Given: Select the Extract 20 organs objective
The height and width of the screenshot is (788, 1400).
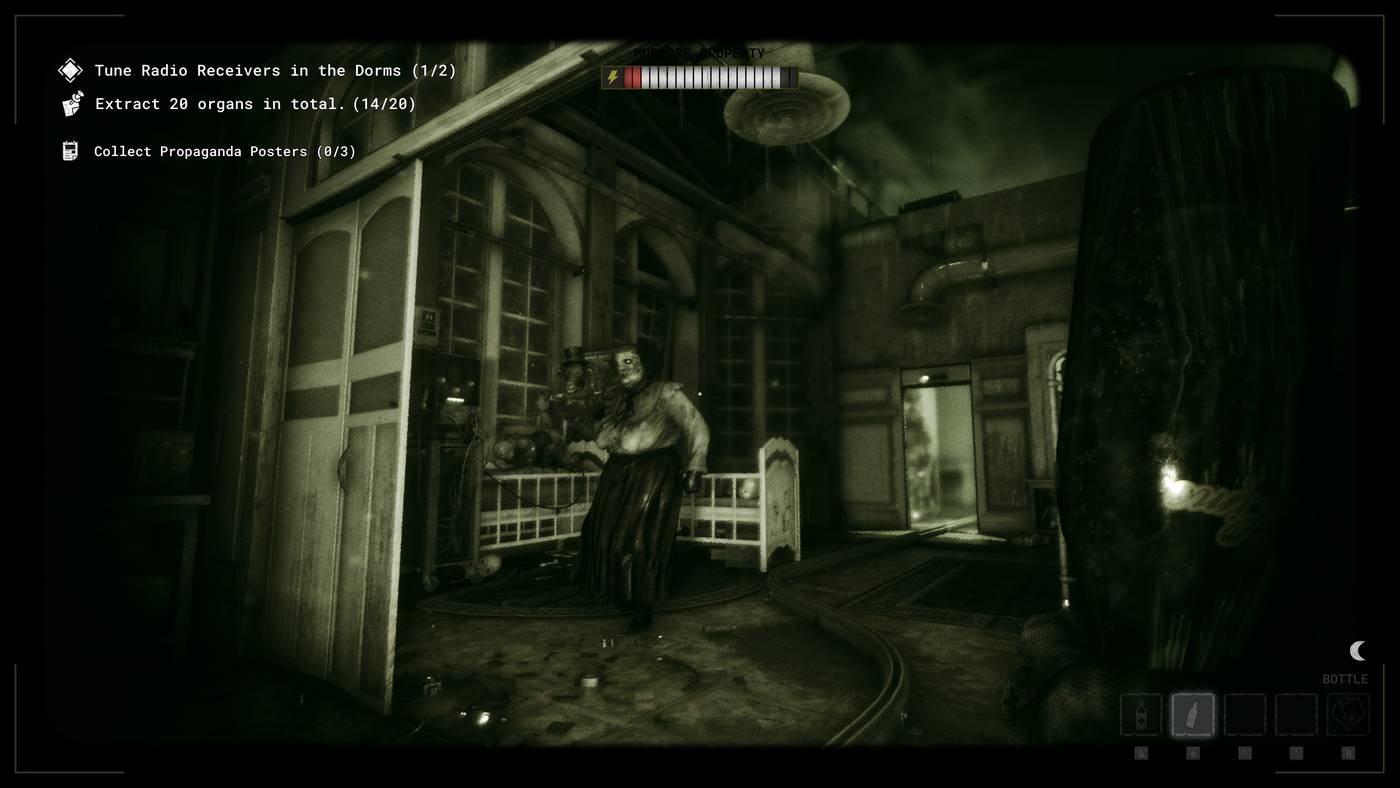Looking at the screenshot, I should tap(255, 103).
